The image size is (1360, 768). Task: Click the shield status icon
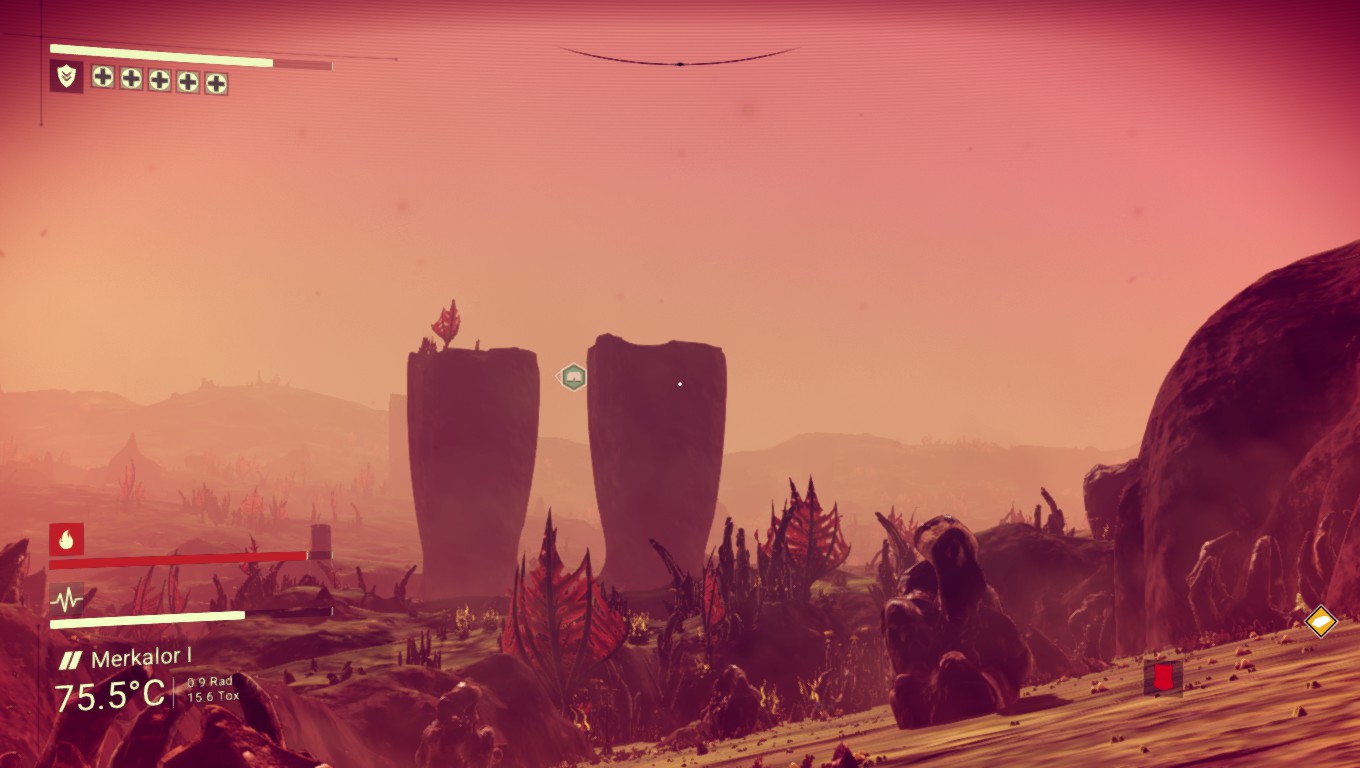[x=66, y=76]
